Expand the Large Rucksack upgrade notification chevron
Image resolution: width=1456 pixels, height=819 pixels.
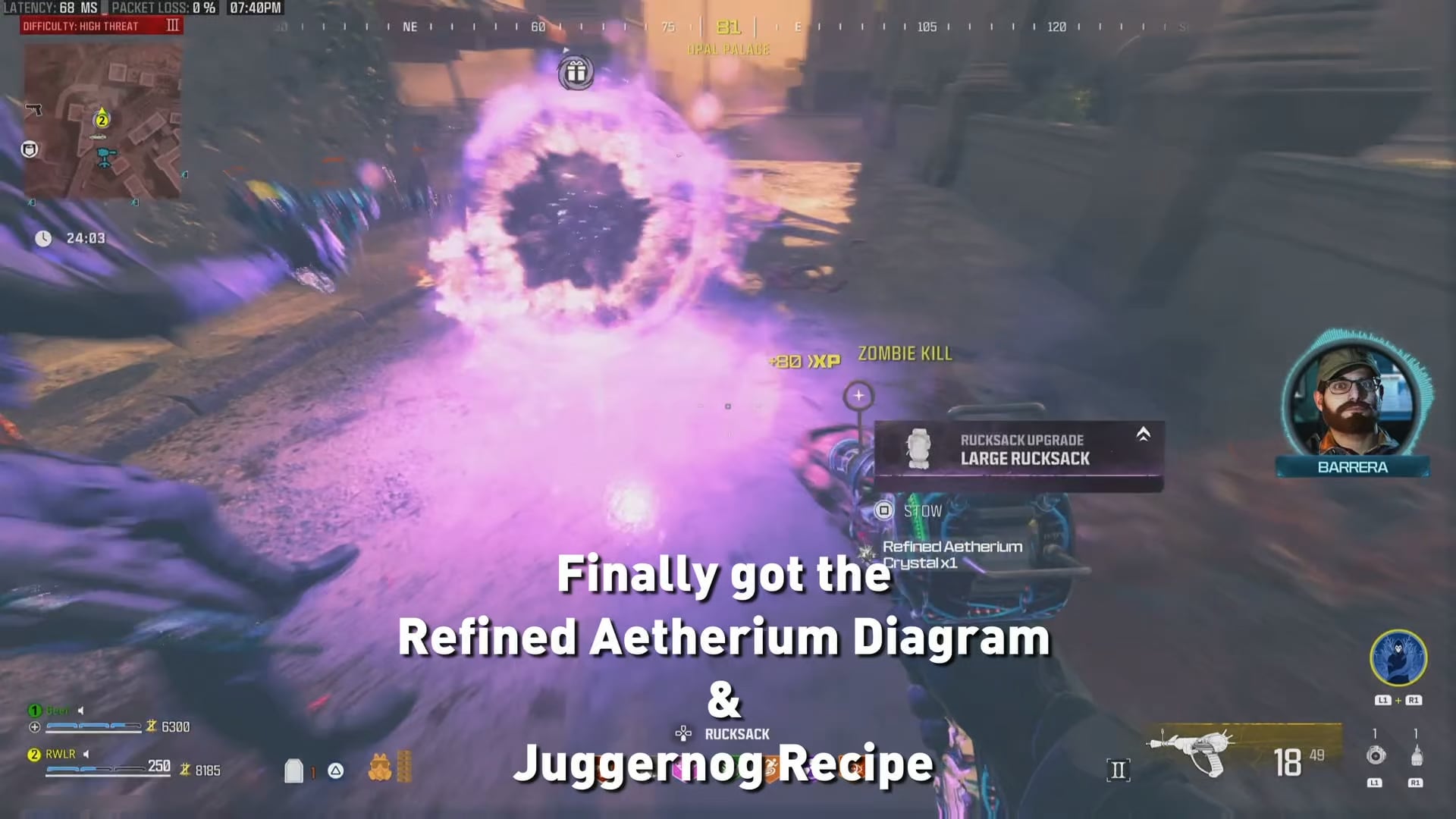point(1143,435)
